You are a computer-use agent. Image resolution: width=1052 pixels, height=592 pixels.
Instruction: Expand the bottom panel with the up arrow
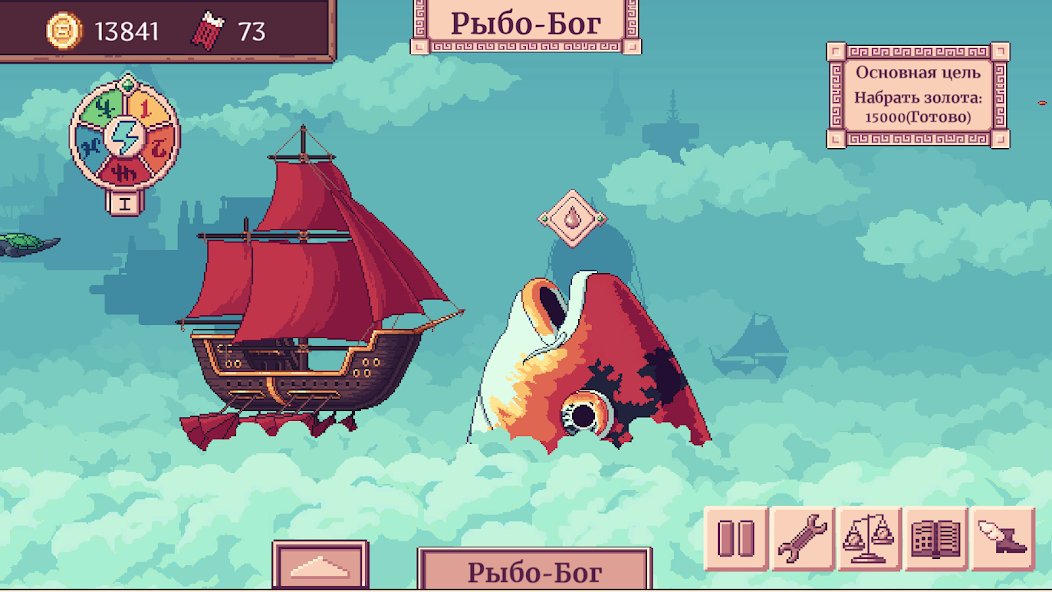pyautogui.click(x=321, y=567)
